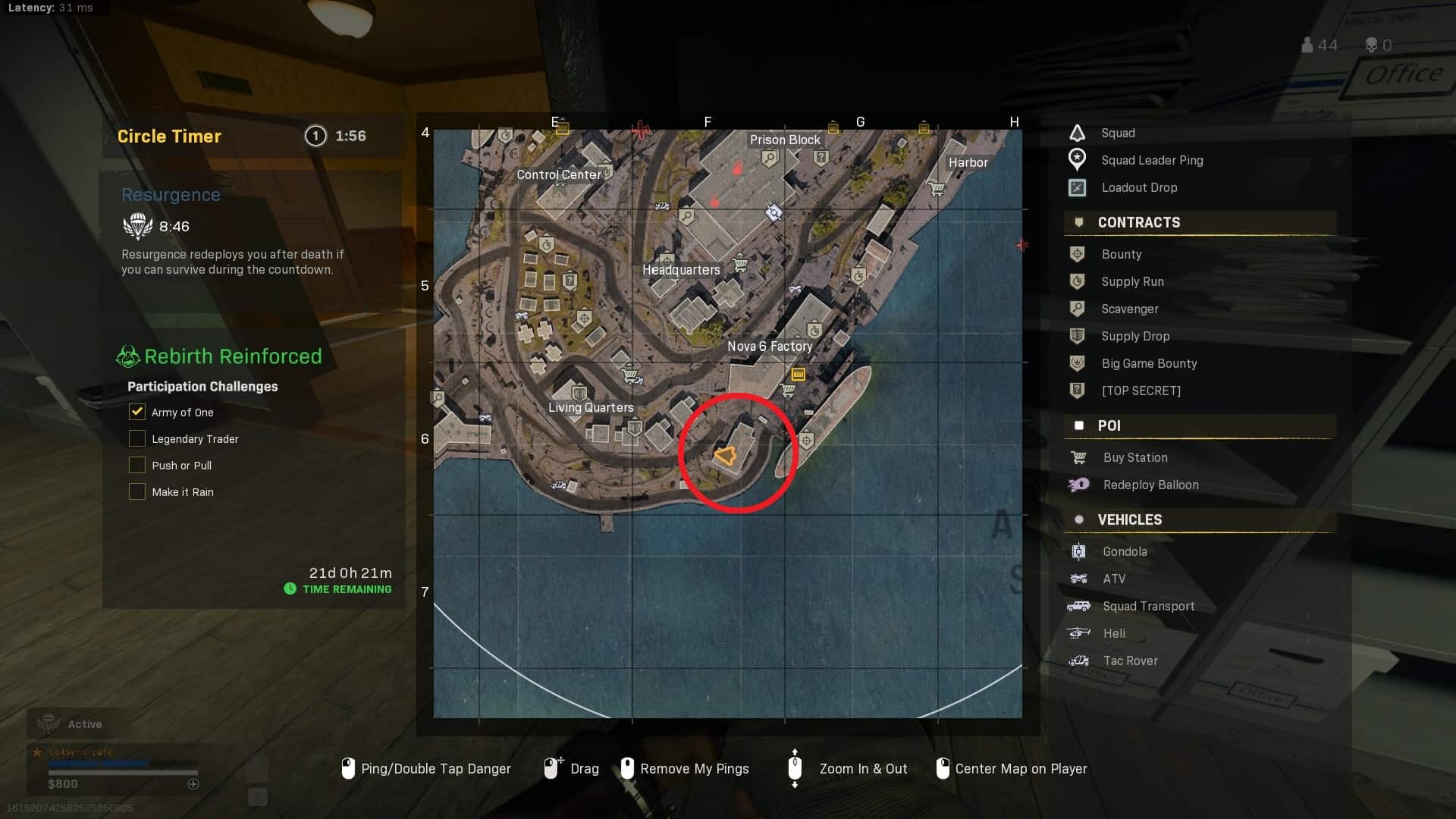Ping the Harbor label on the map
The image size is (1456, 819).
pos(968,162)
